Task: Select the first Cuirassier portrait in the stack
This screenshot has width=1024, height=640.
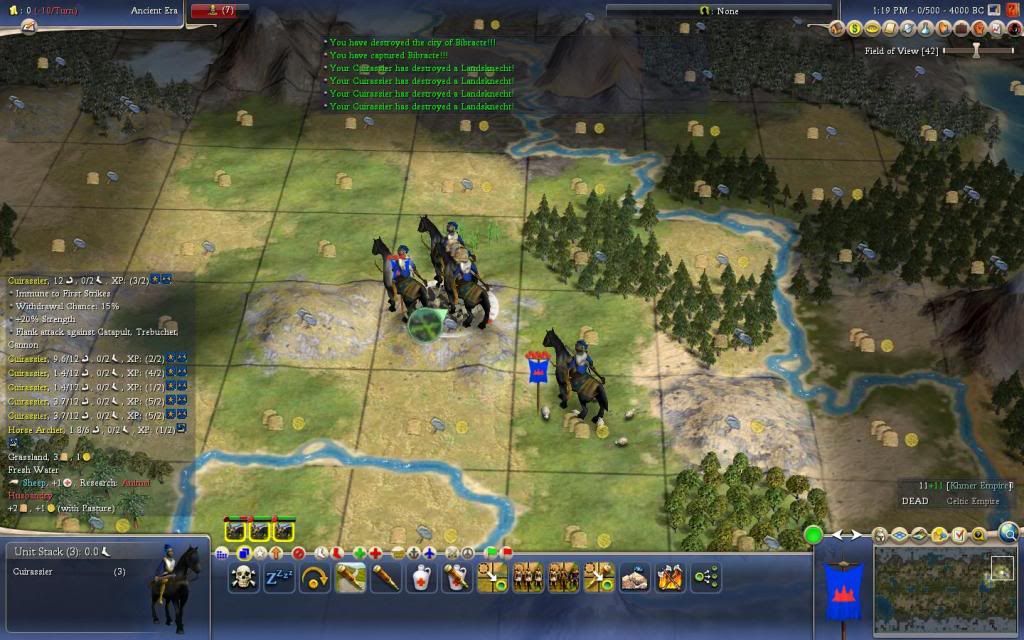Action: 237,530
